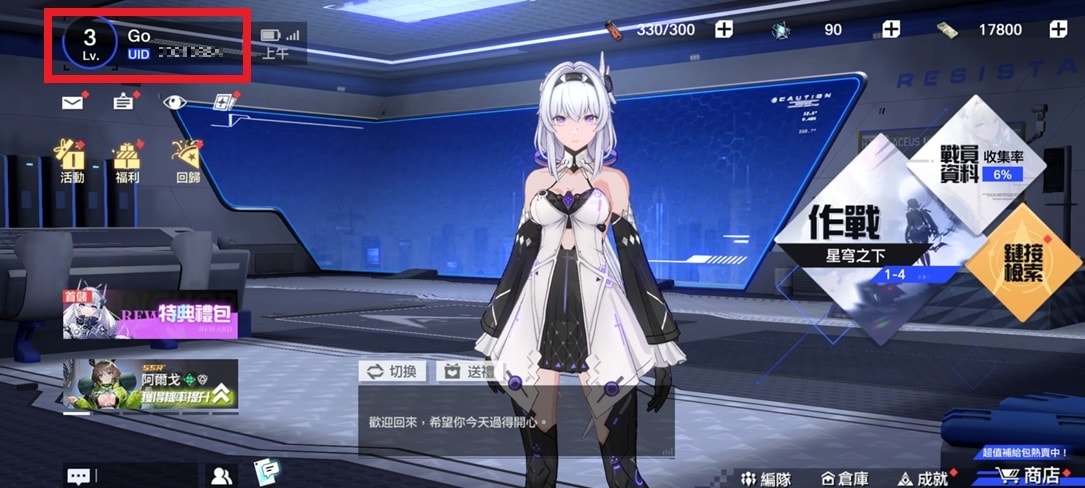This screenshot has height=488, width=1085.
Task: Open the 特典禮包 bundle banner
Action: tap(150, 315)
